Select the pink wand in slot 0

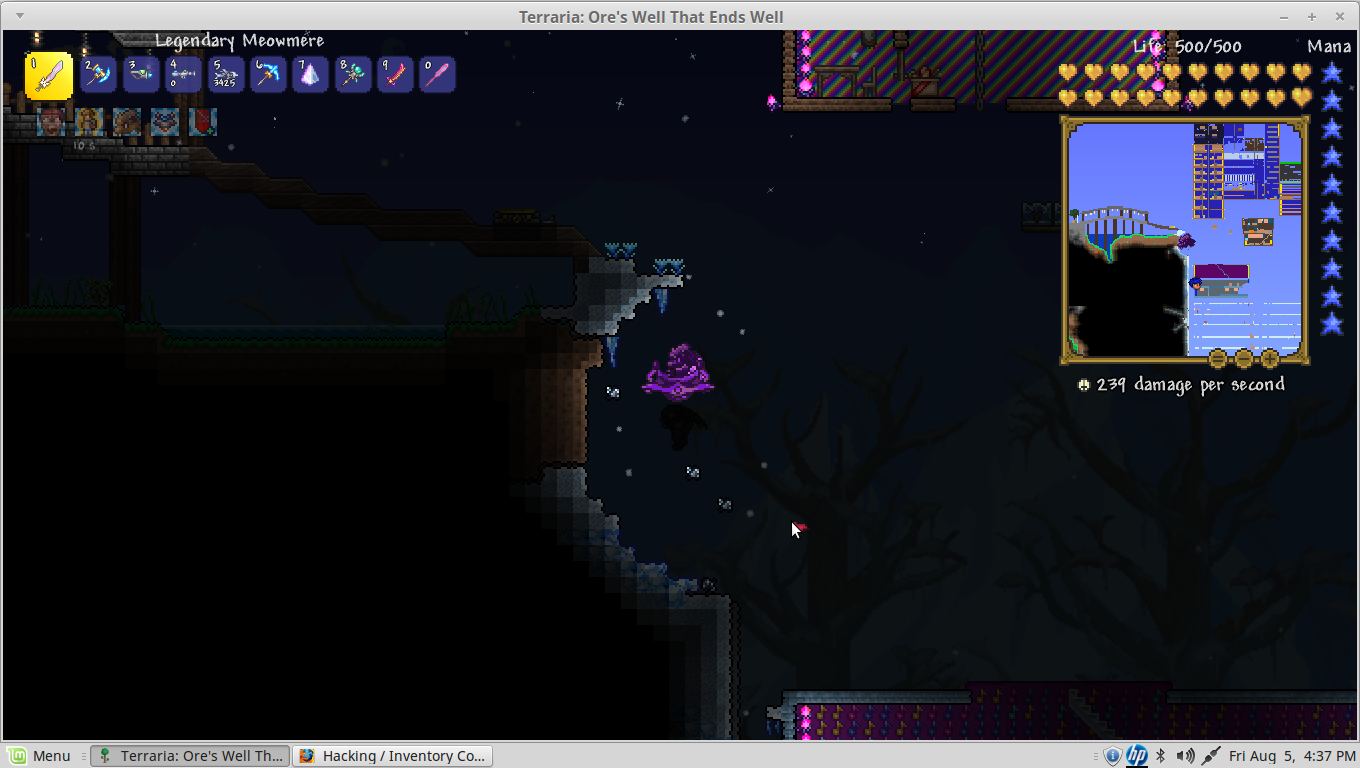point(437,75)
